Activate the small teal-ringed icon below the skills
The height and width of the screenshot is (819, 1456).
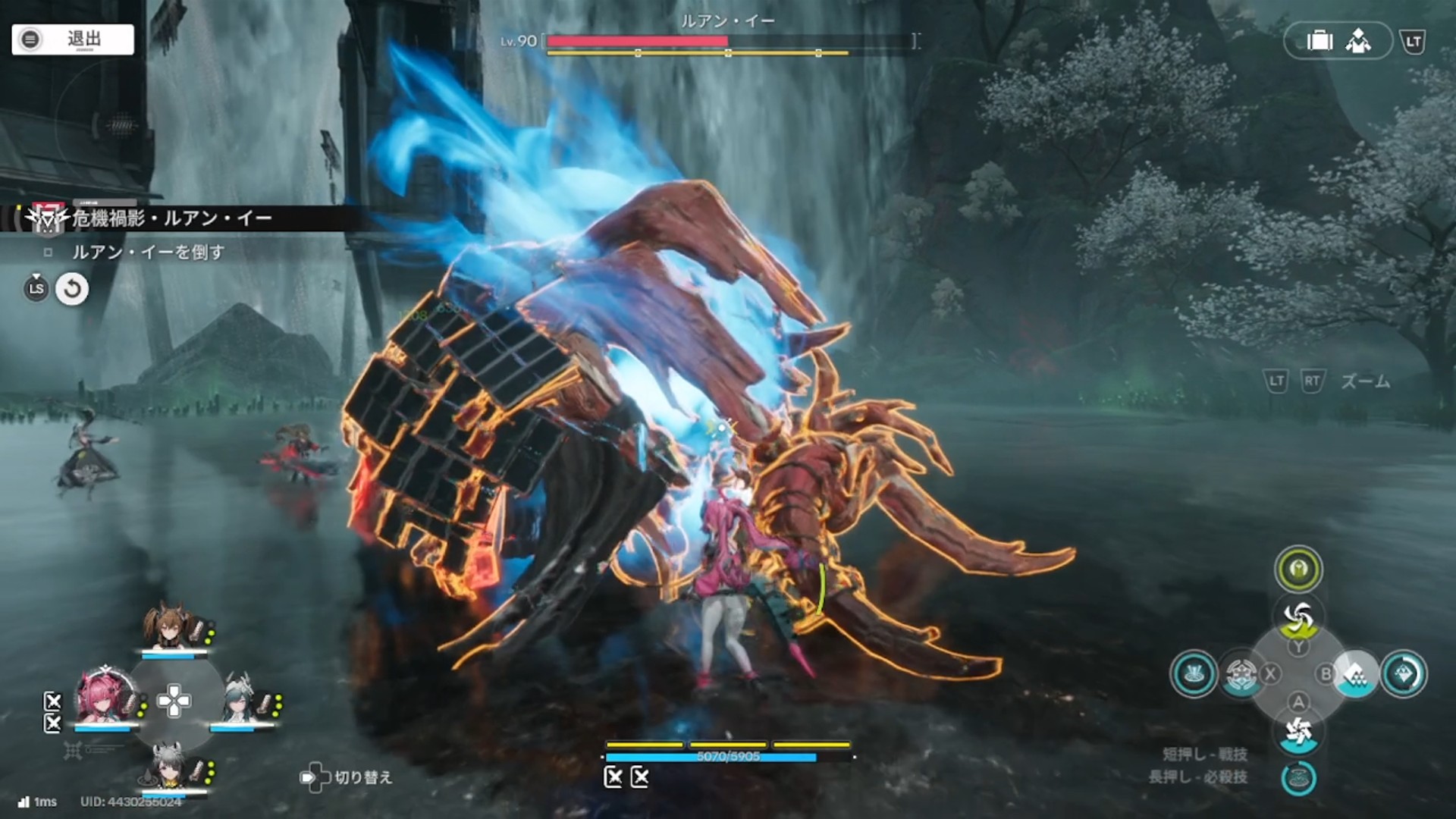click(x=1298, y=779)
